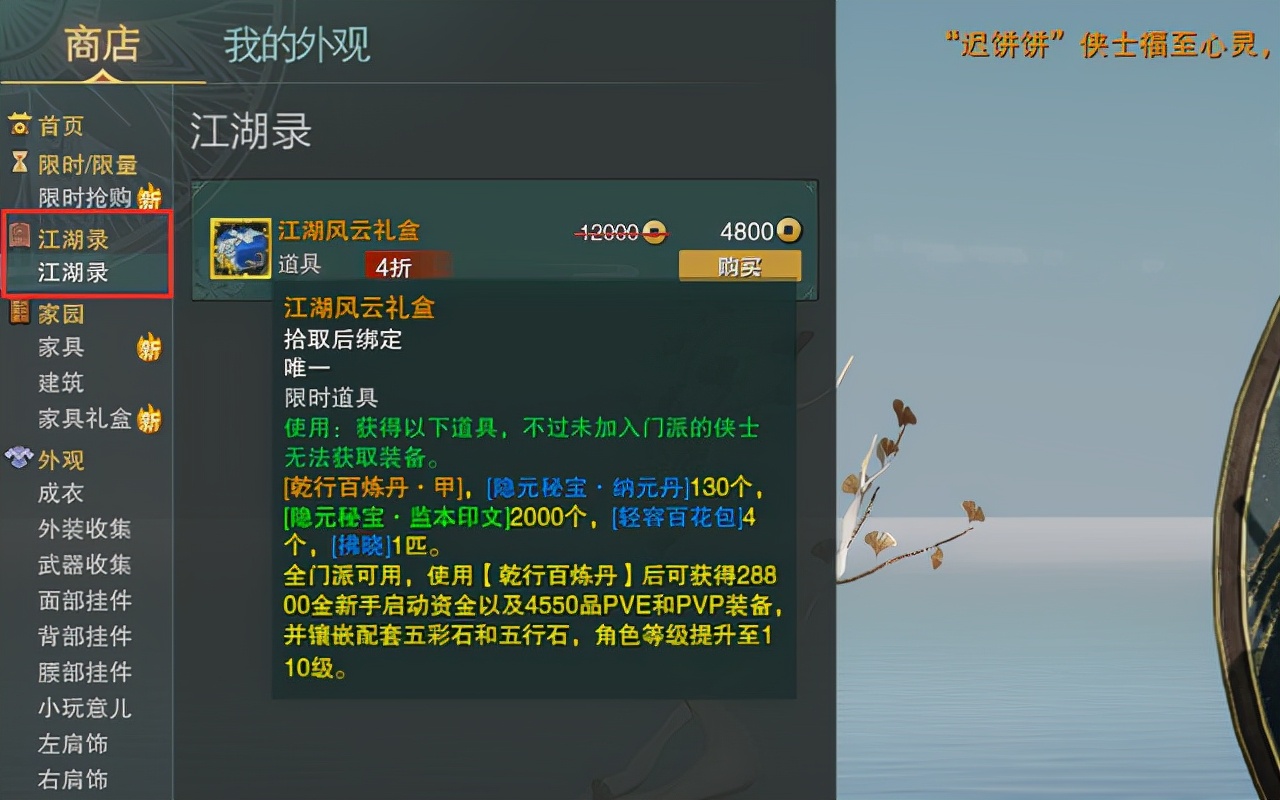The image size is (1280, 800).
Task: Click the 江湖录 book icon
Action: 20,238
